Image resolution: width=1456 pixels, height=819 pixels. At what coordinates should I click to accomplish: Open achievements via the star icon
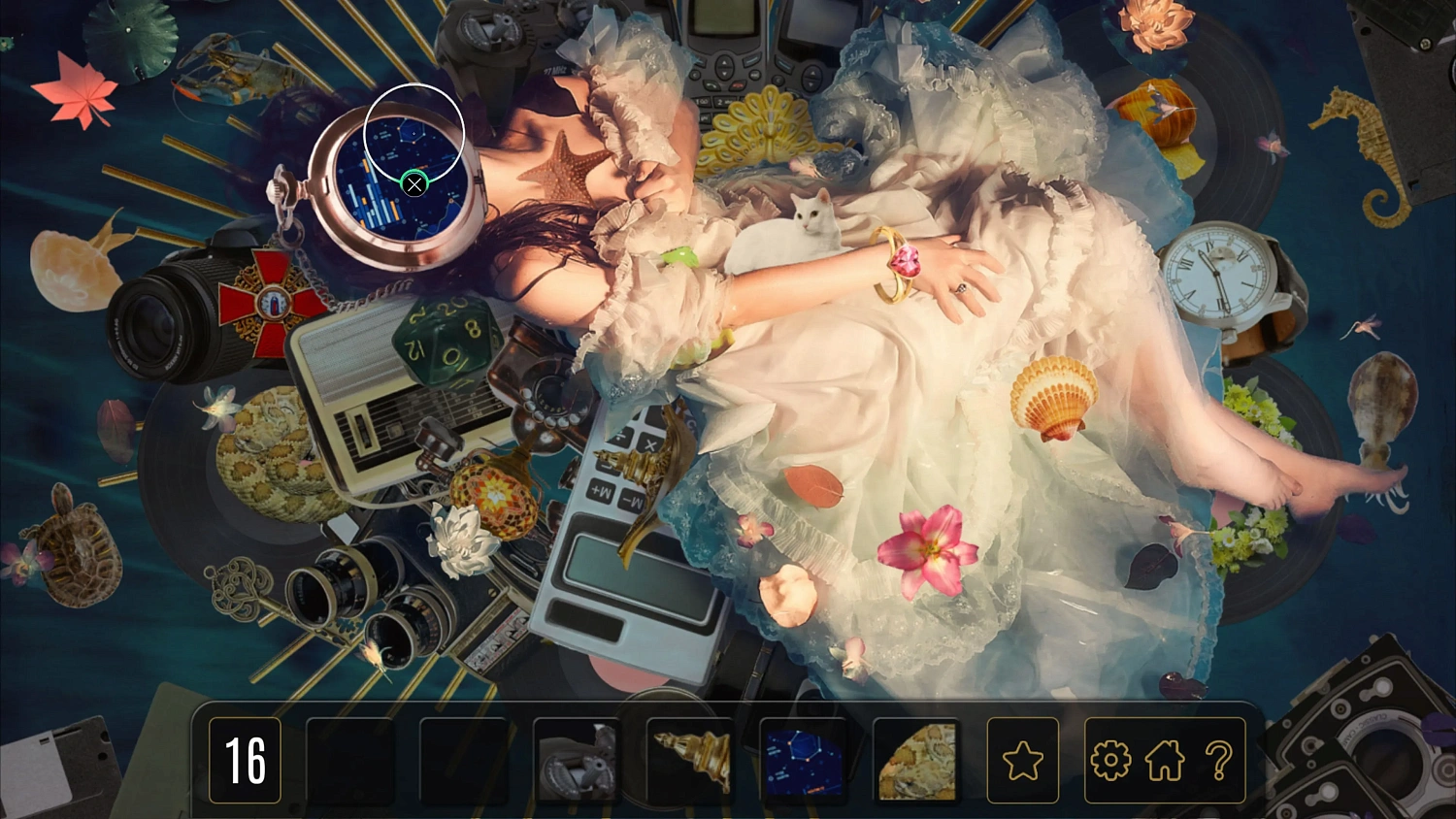click(1023, 761)
